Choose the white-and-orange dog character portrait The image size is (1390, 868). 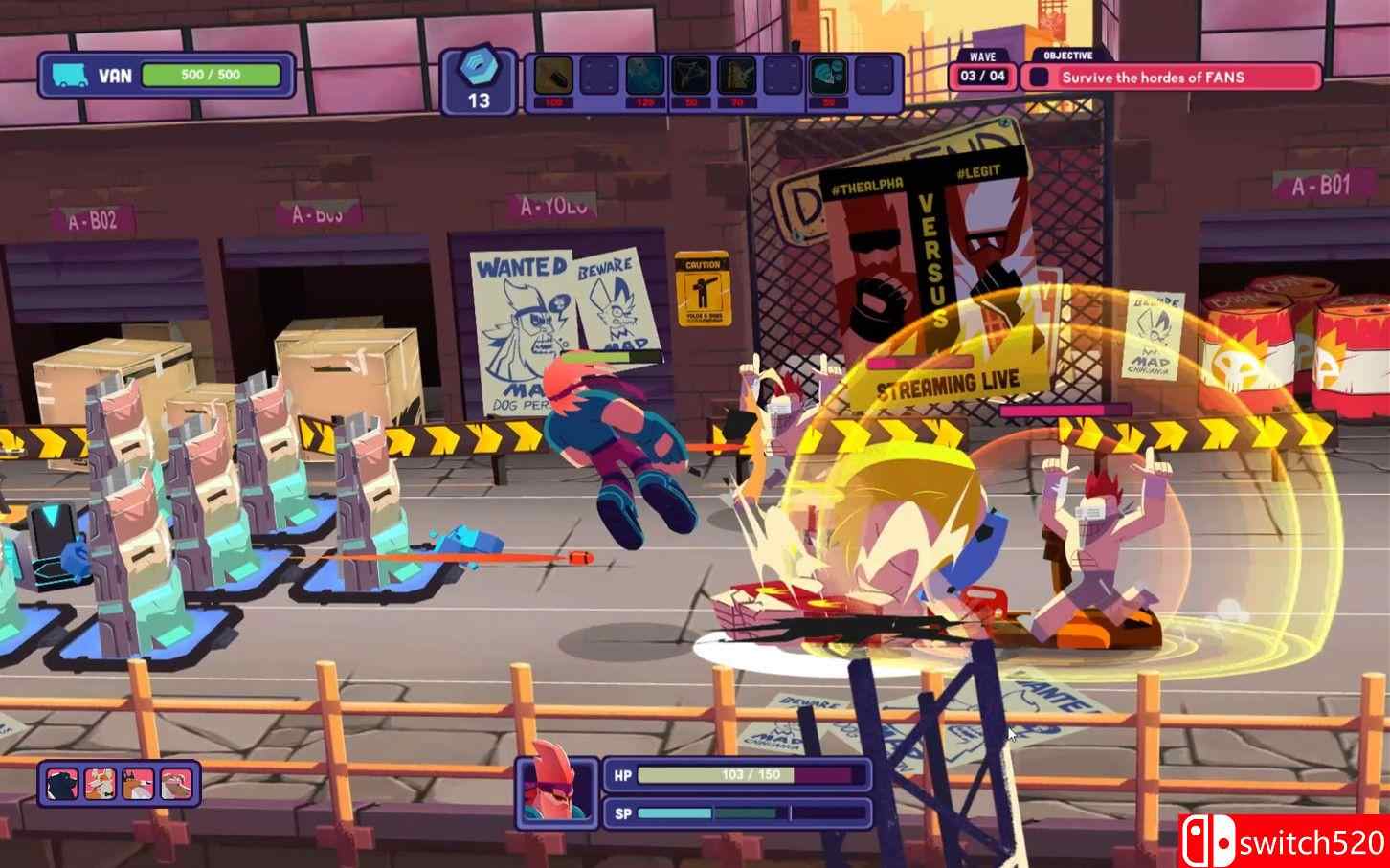click(x=101, y=784)
